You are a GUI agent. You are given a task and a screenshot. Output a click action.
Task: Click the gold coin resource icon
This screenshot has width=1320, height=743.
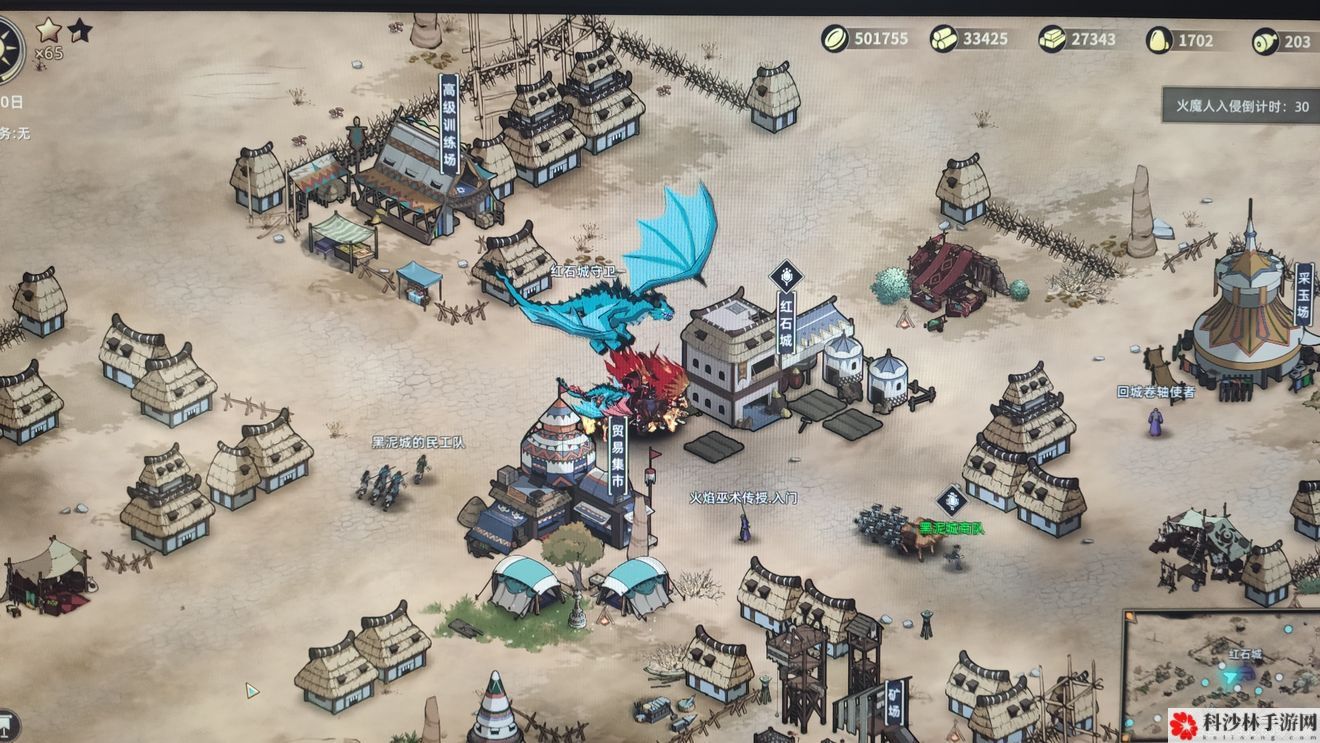[835, 39]
